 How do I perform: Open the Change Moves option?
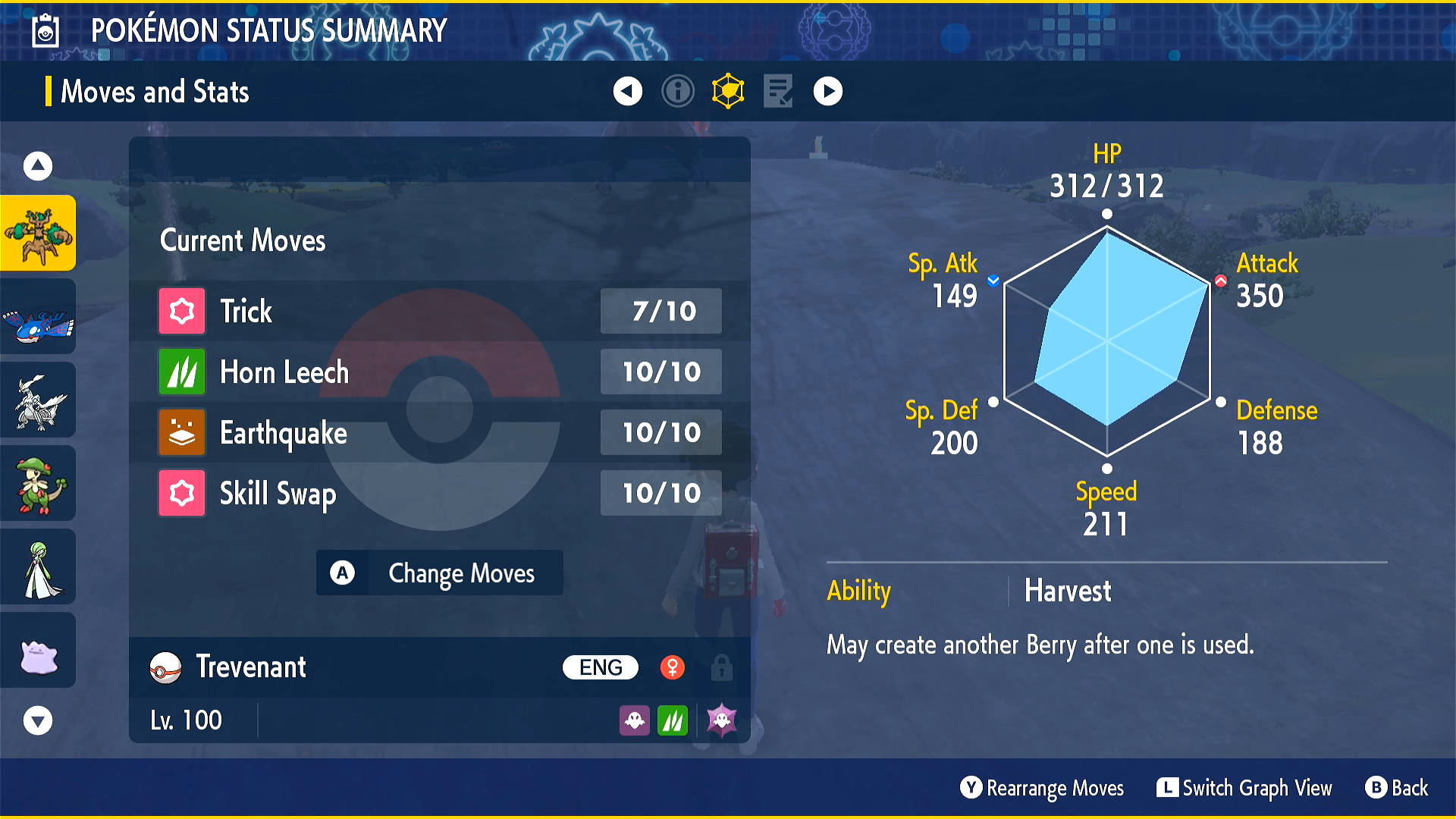pos(439,573)
